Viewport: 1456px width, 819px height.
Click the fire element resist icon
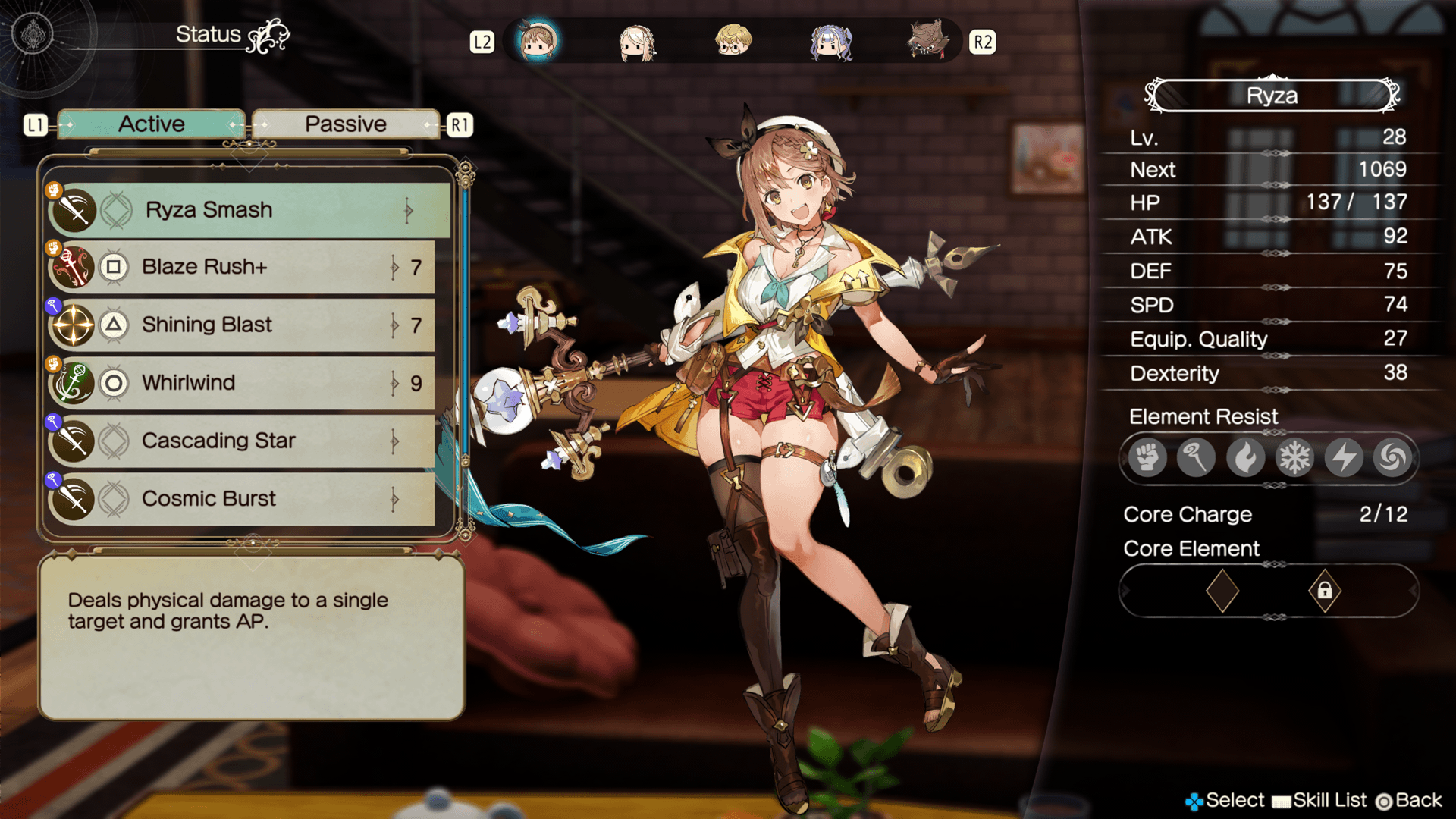point(1245,458)
